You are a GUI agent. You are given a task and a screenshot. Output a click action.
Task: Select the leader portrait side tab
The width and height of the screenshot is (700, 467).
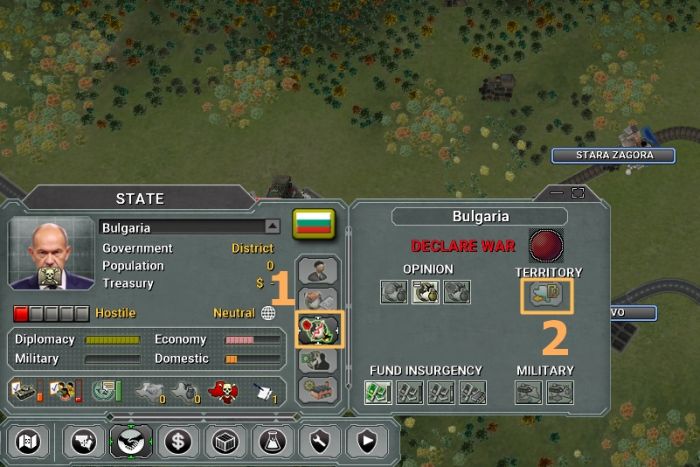320,270
